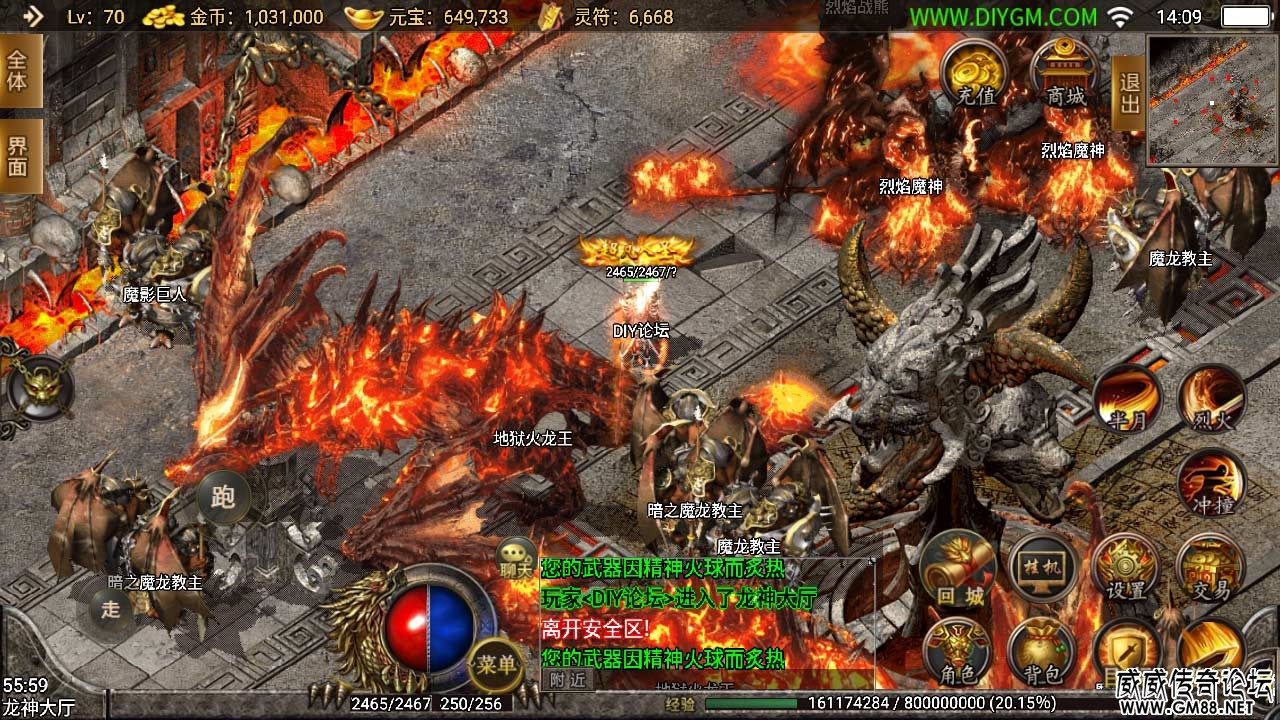Open the 菜单 menu button

[496, 664]
